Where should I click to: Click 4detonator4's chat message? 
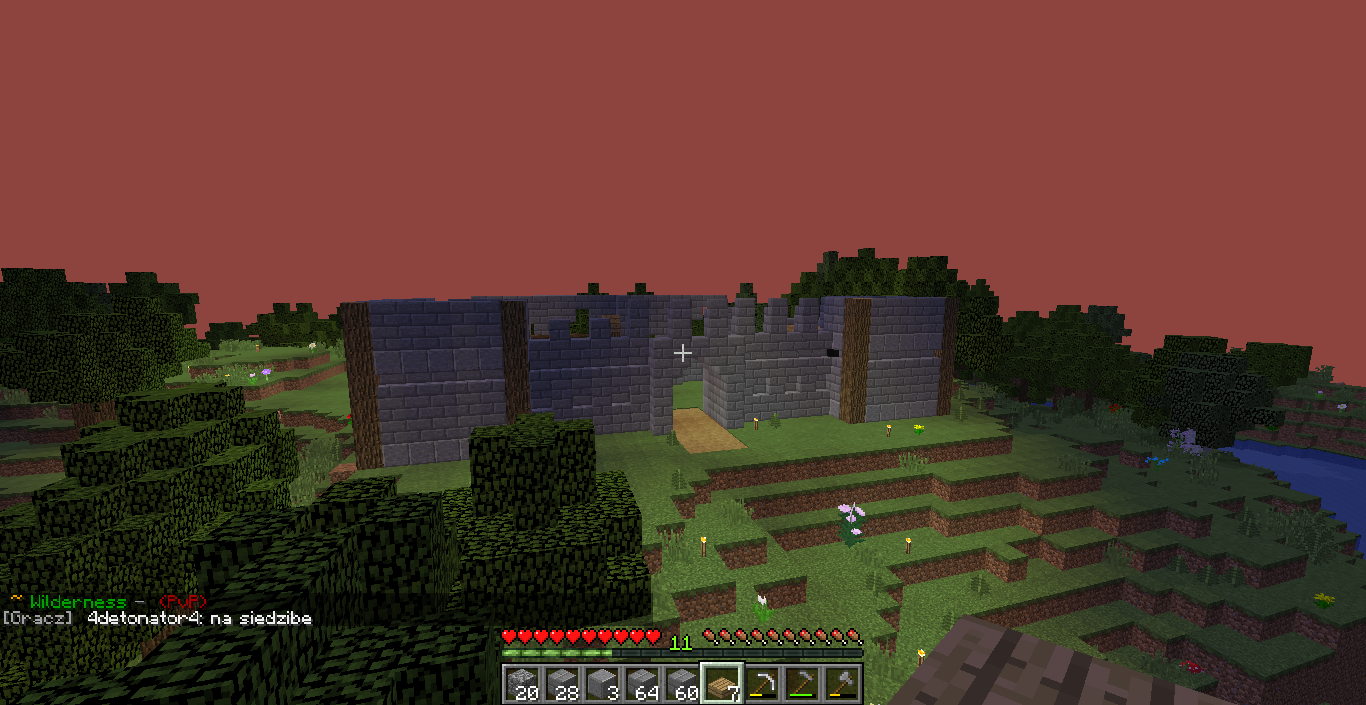(x=200, y=619)
